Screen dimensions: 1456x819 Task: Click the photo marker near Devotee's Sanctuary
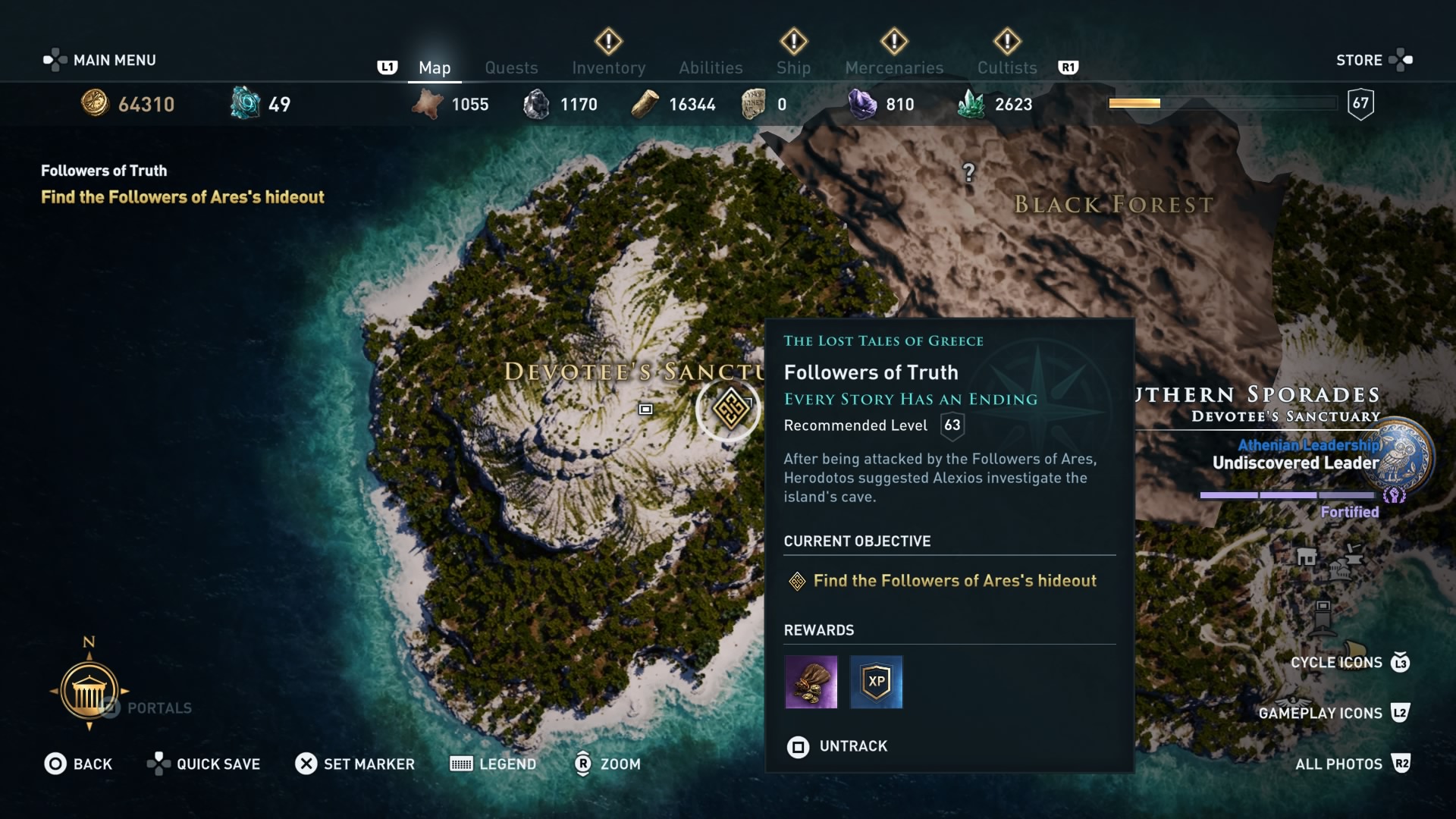(x=646, y=409)
